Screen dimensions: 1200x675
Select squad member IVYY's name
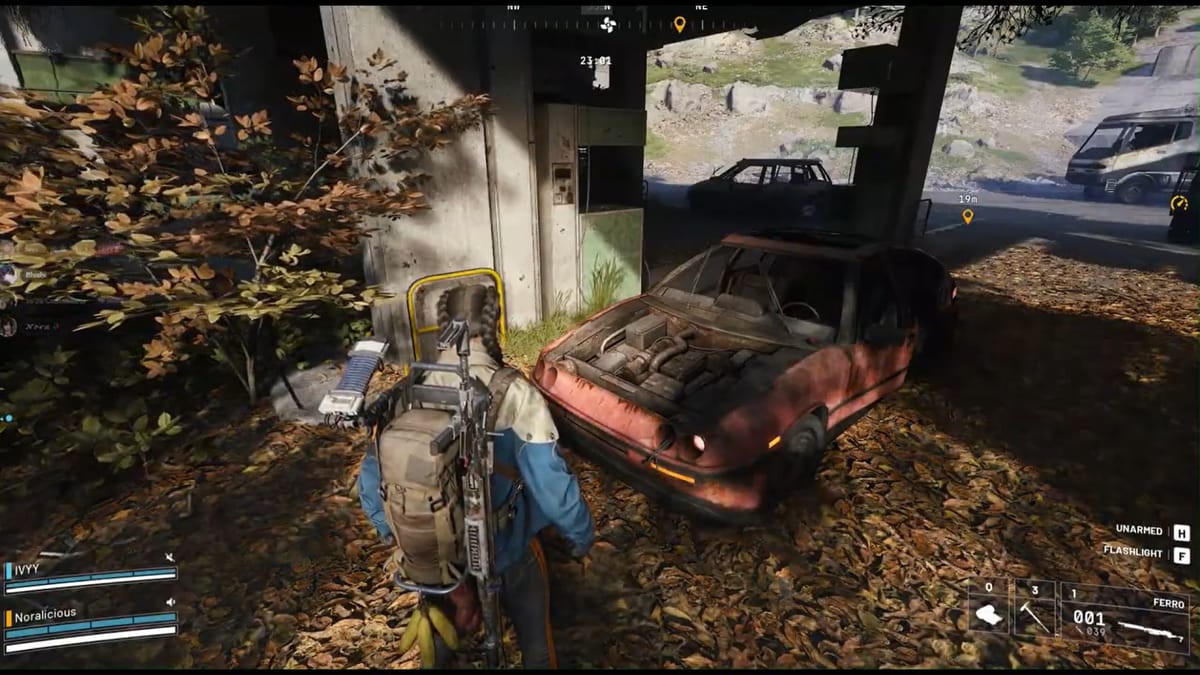tap(28, 568)
